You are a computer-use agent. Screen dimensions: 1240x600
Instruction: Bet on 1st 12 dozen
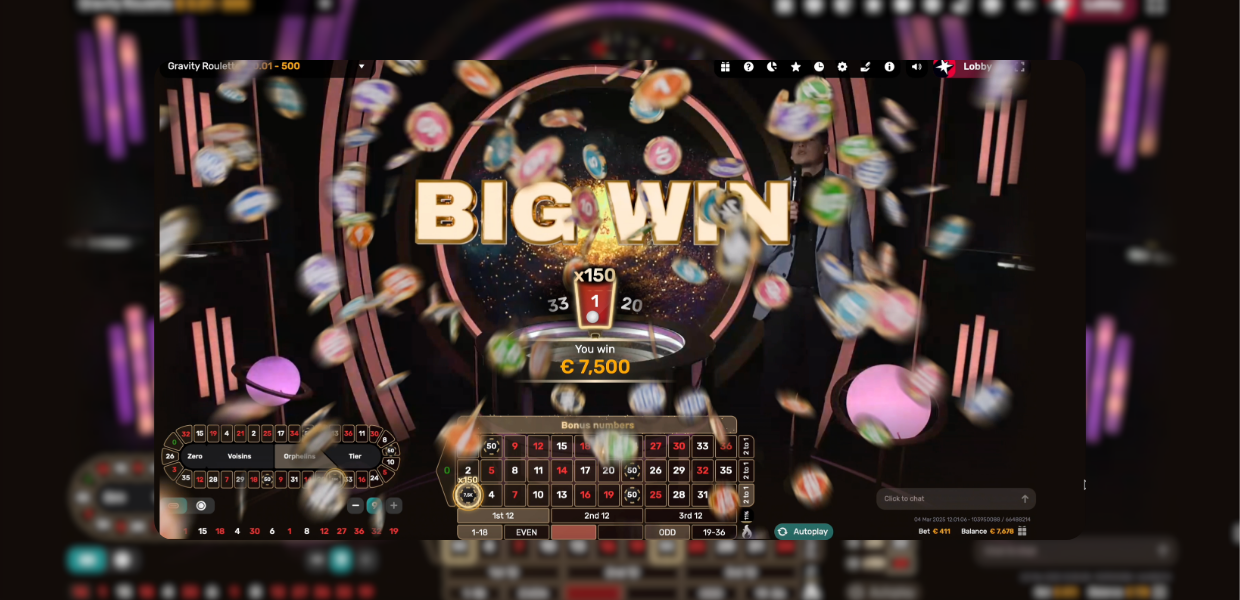(x=503, y=516)
